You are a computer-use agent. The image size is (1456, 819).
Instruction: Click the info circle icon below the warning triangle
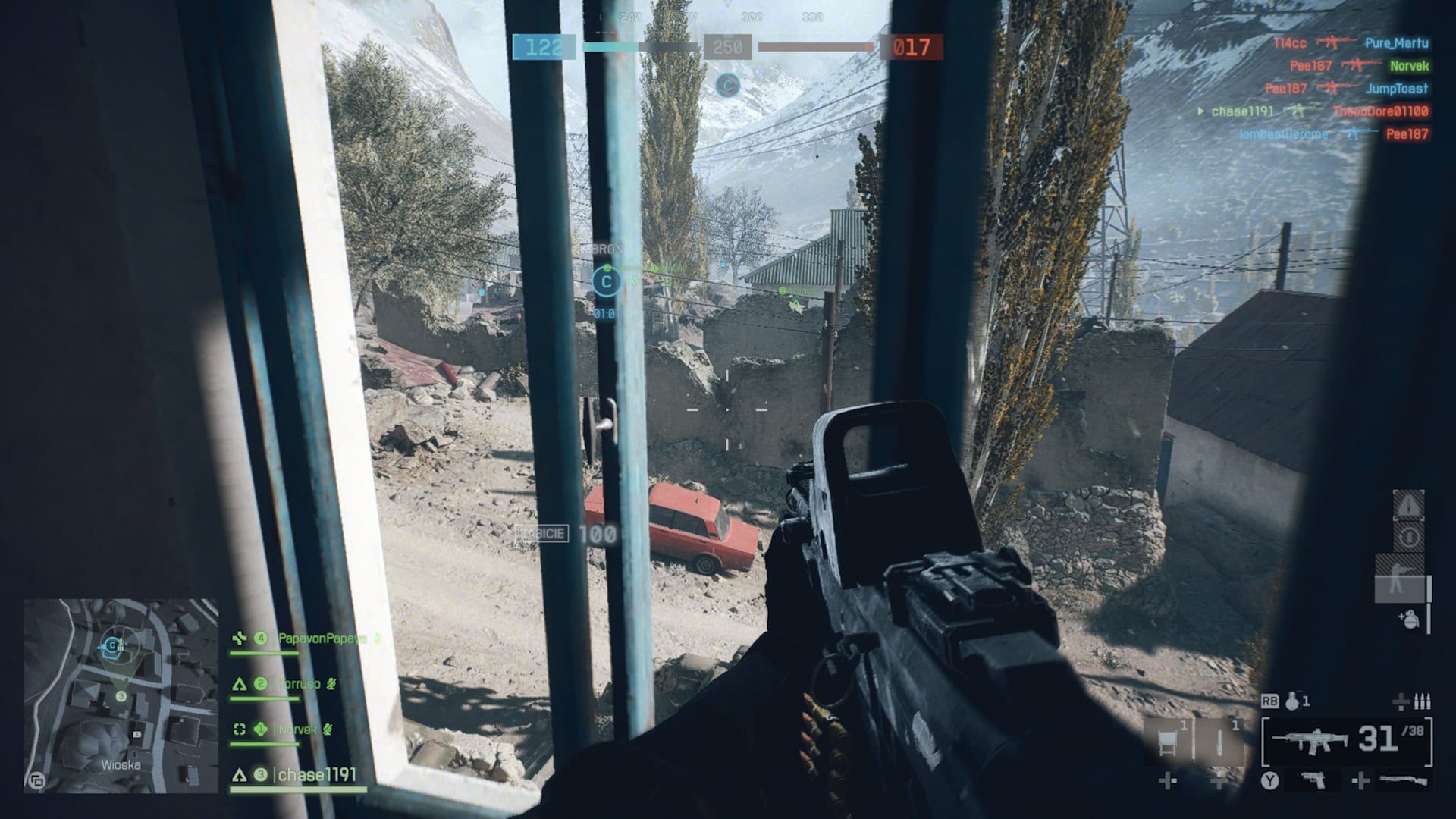[1410, 535]
